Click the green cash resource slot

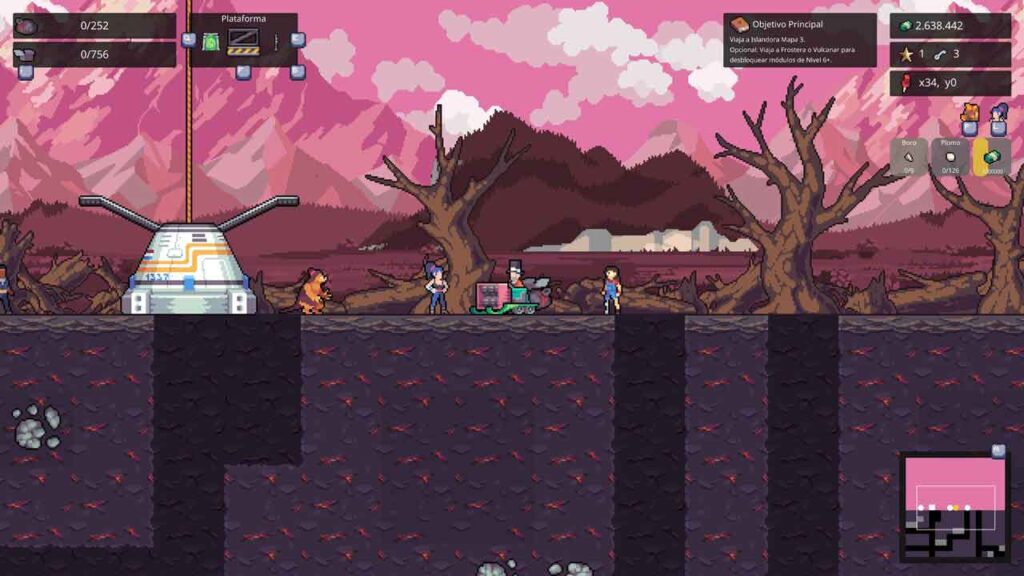tap(992, 157)
